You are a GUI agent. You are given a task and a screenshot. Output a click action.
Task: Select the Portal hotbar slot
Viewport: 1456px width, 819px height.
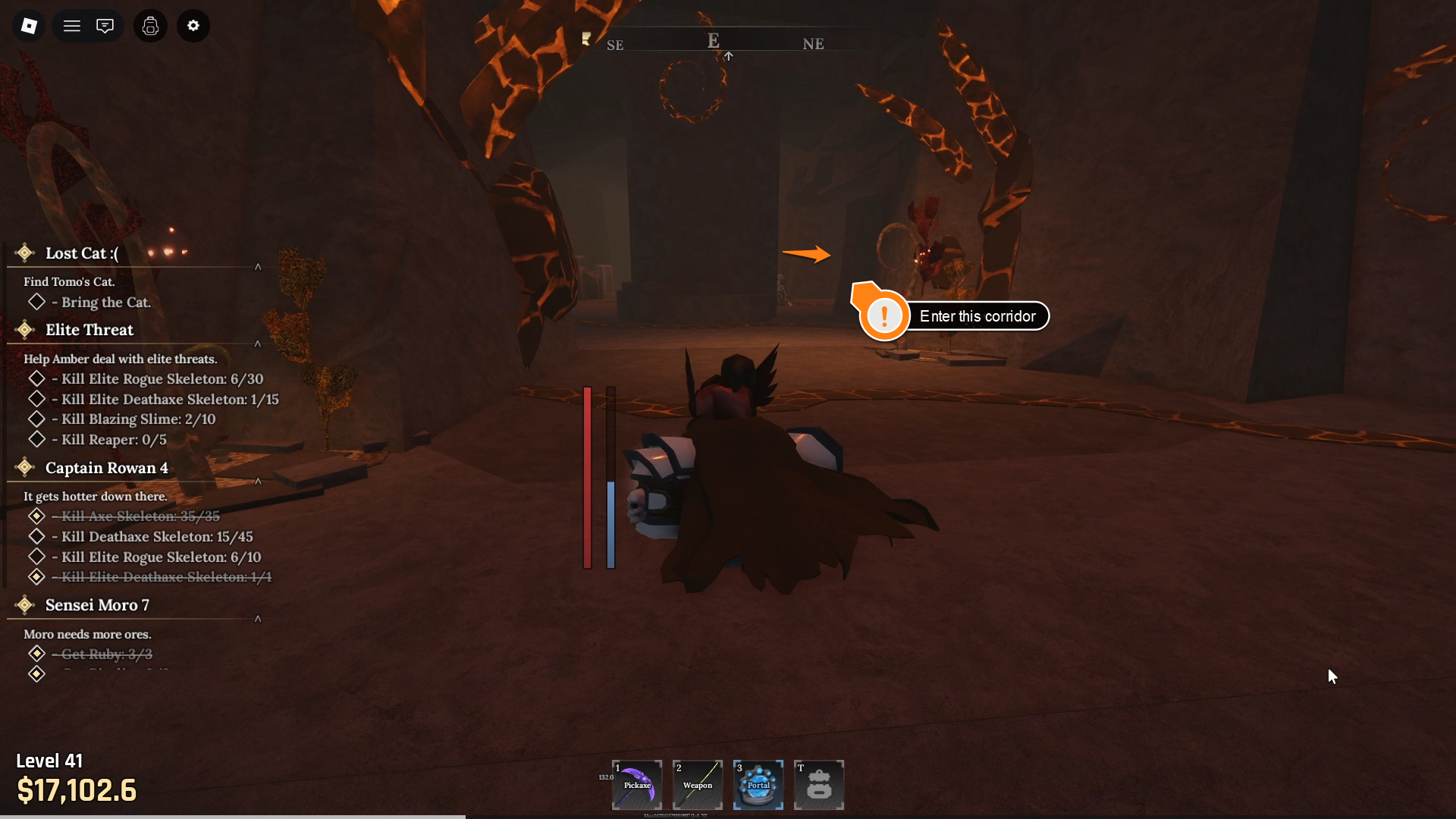coord(758,785)
